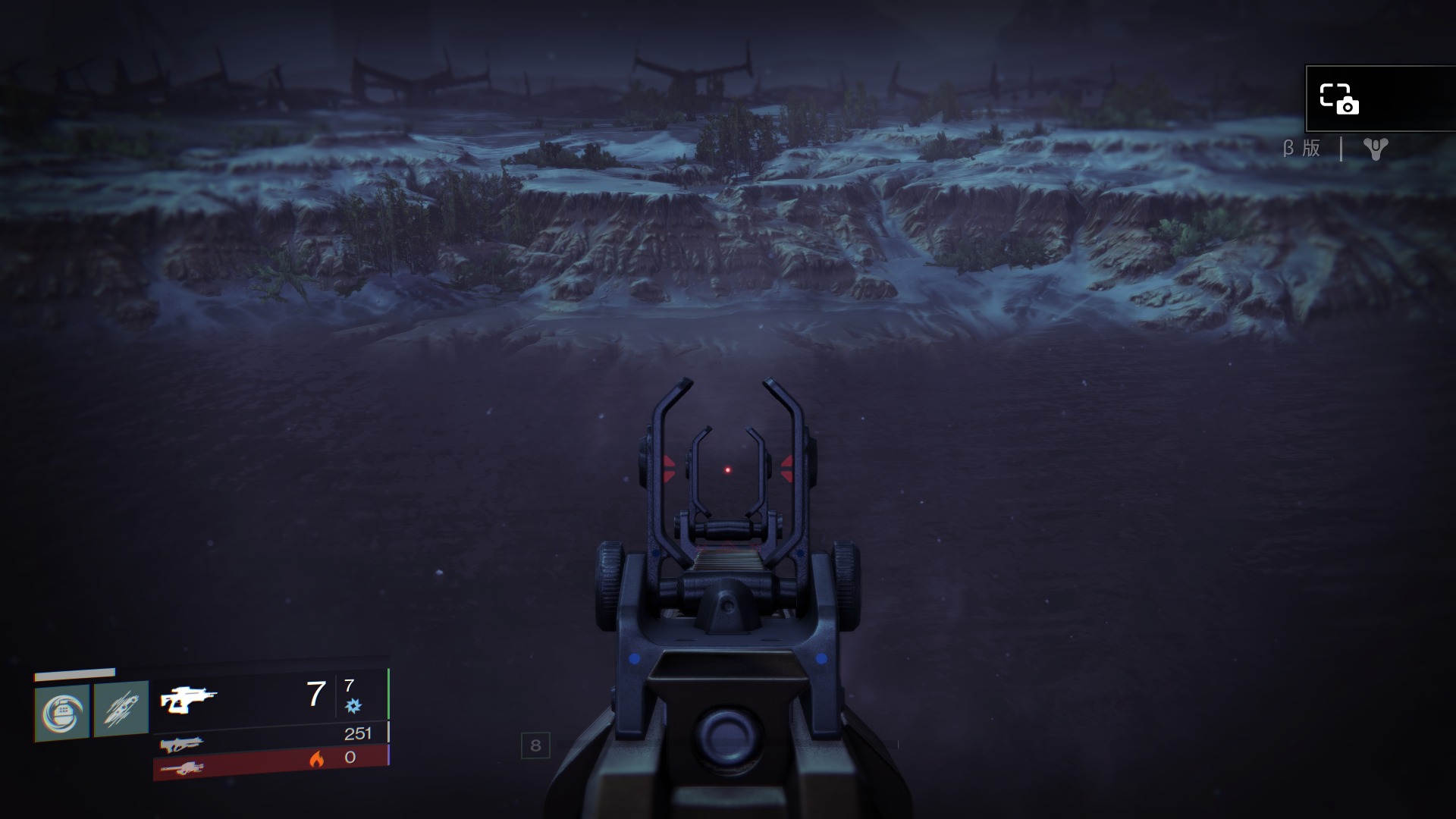The width and height of the screenshot is (1456, 819).
Task: Open the screenshot capture notification
Action: (x=1339, y=99)
